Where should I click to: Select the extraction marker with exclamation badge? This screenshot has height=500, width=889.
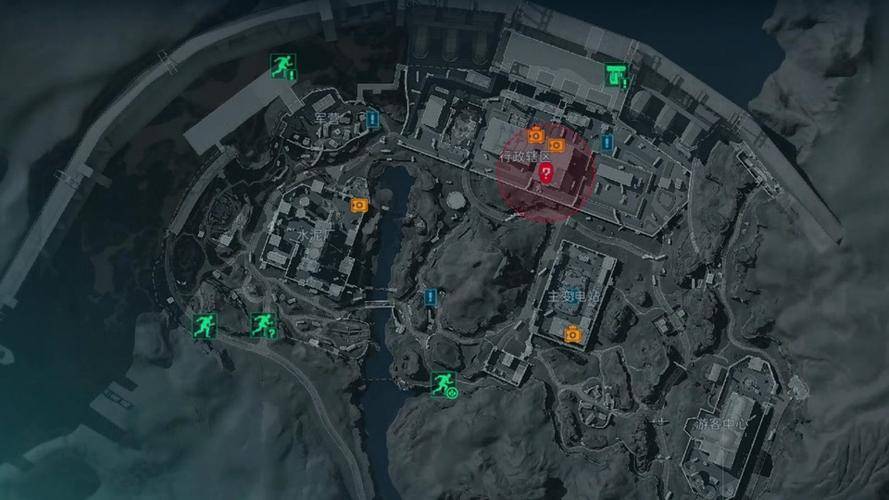pos(283,66)
